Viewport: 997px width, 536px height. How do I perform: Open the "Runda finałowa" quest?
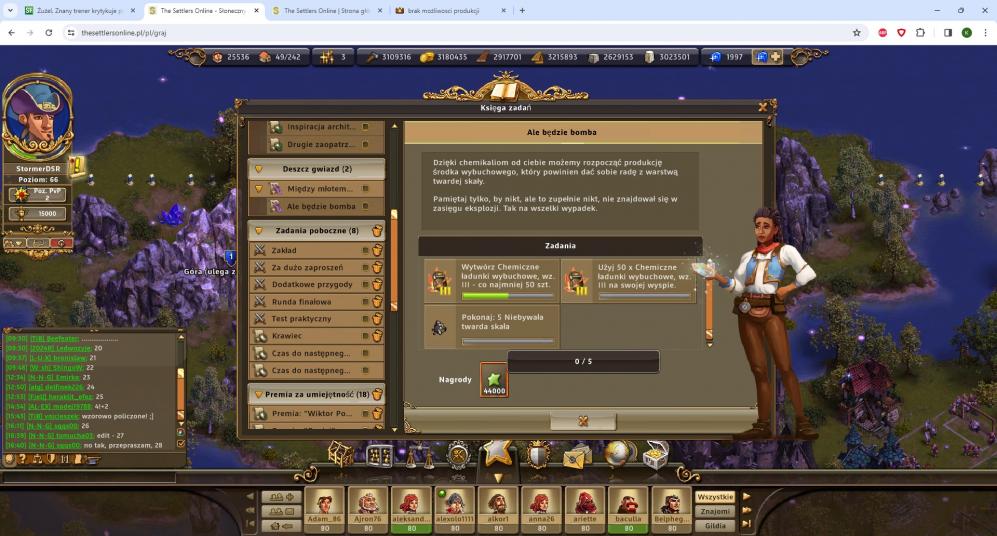312,301
